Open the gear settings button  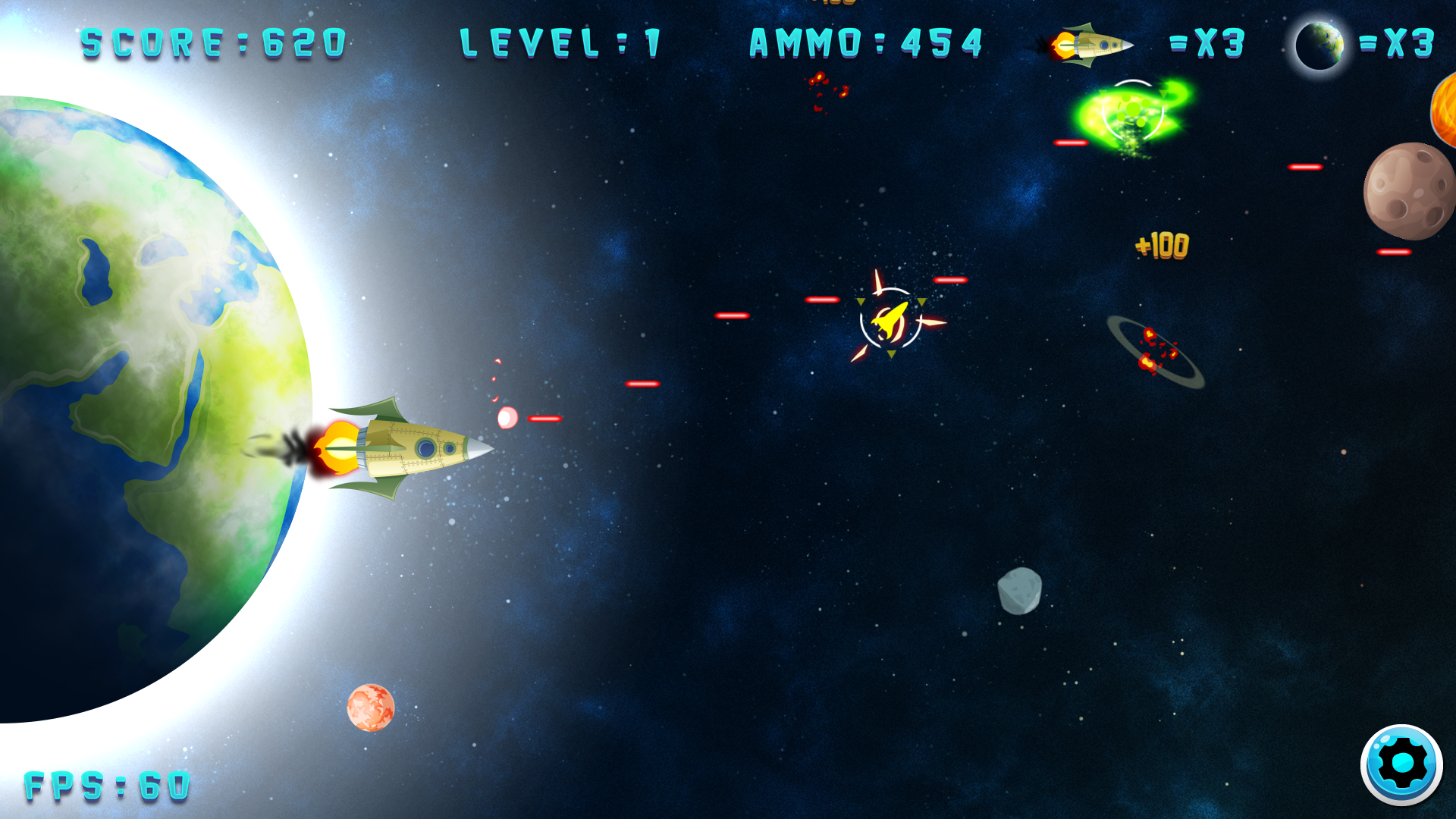coord(1401,764)
